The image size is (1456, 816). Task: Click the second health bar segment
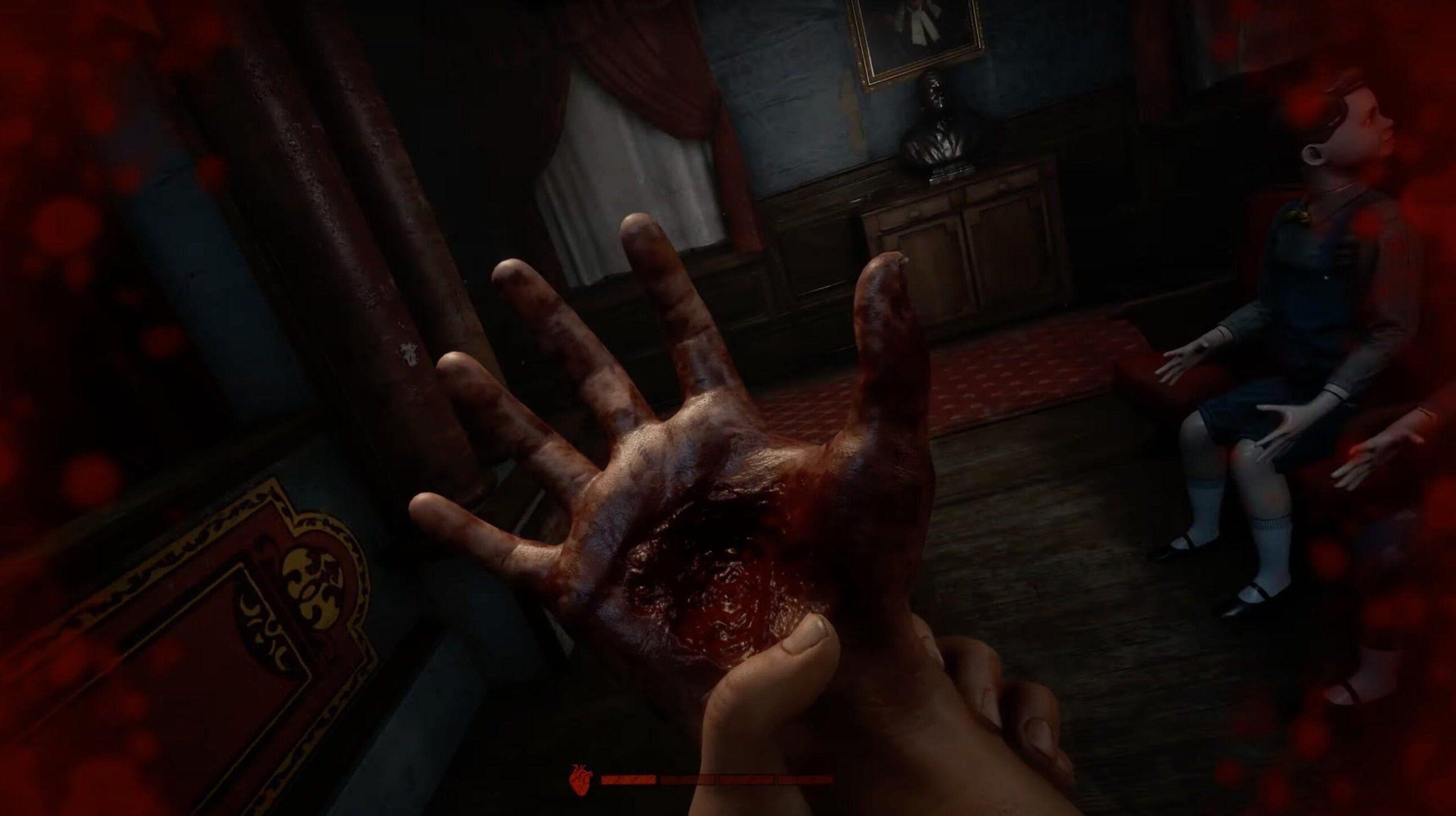[688, 779]
